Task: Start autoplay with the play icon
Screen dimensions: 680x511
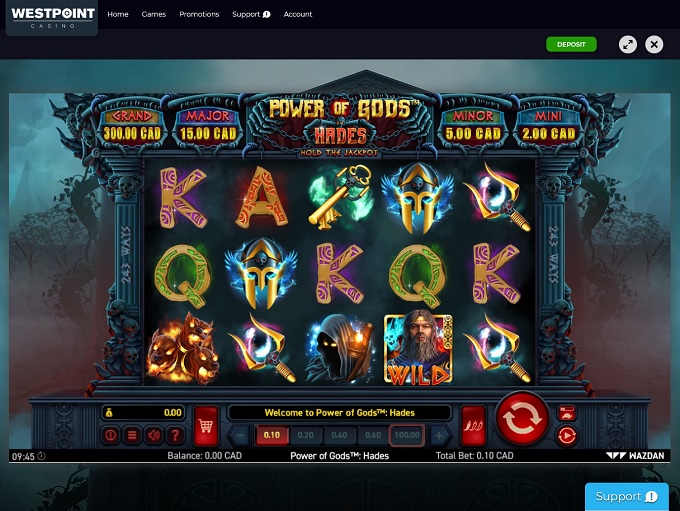Action: (x=566, y=435)
